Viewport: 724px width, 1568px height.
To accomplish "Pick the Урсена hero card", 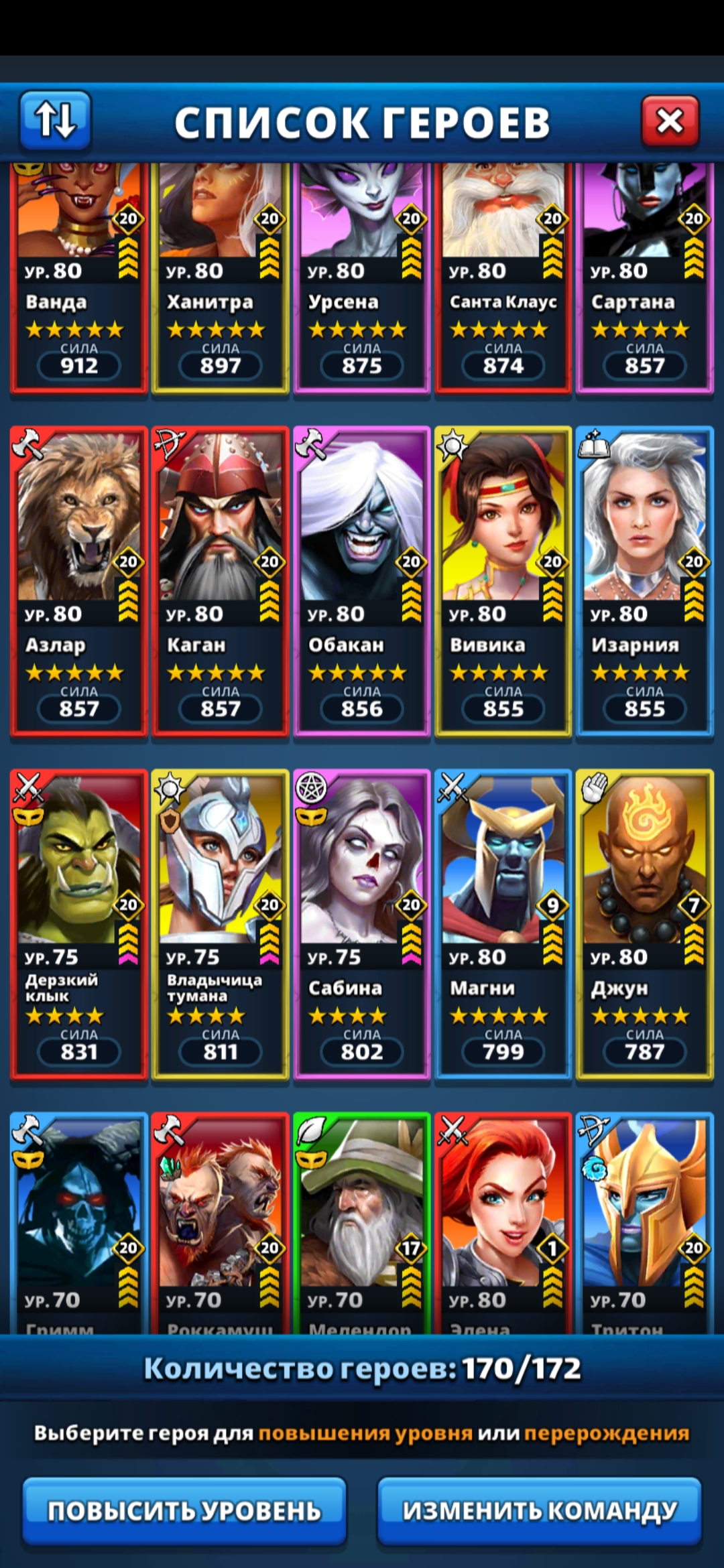I will click(361, 281).
